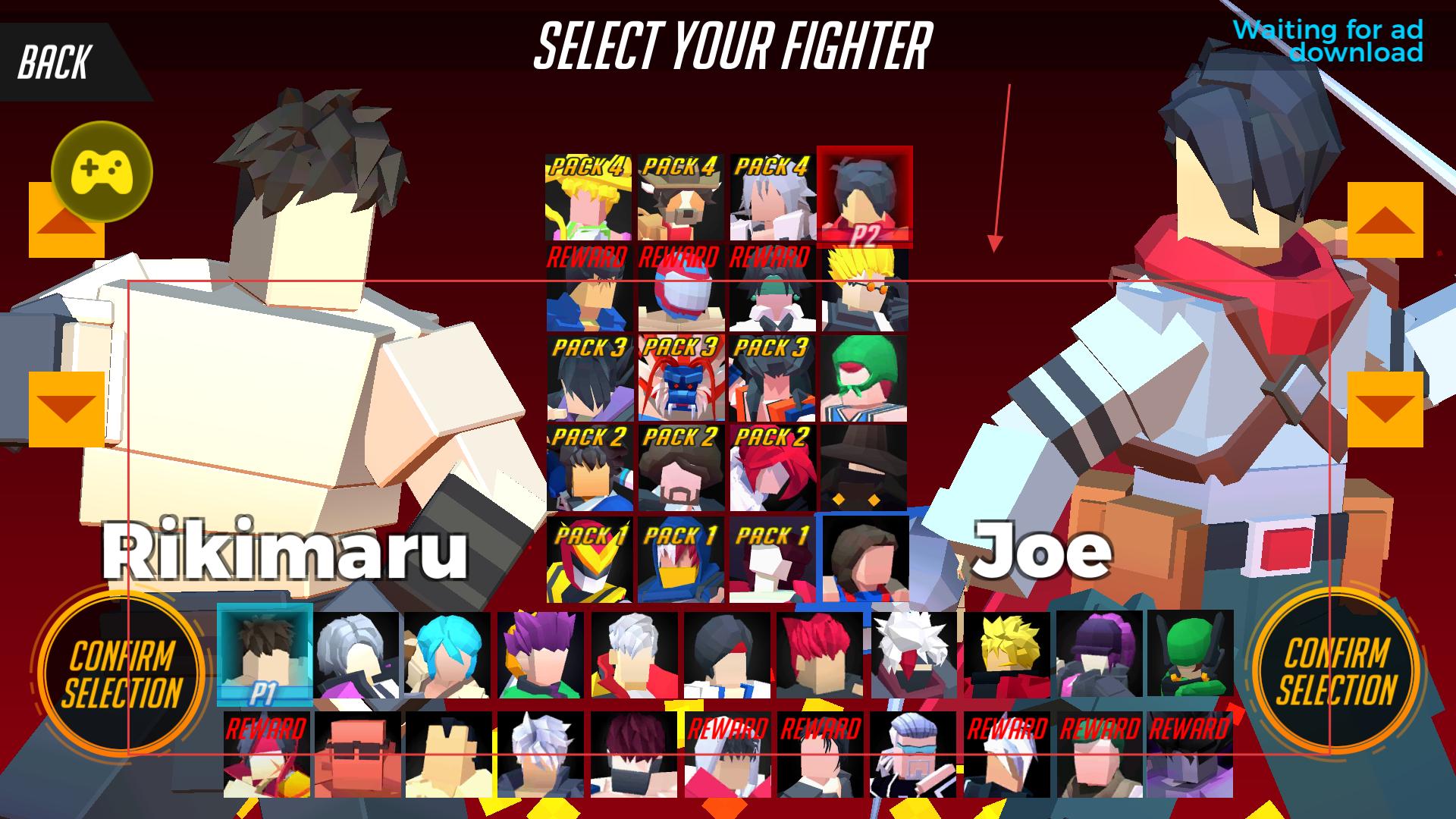The width and height of the screenshot is (1456, 819).
Task: Pick the bald fighter with sunglasses
Action: pos(357,755)
